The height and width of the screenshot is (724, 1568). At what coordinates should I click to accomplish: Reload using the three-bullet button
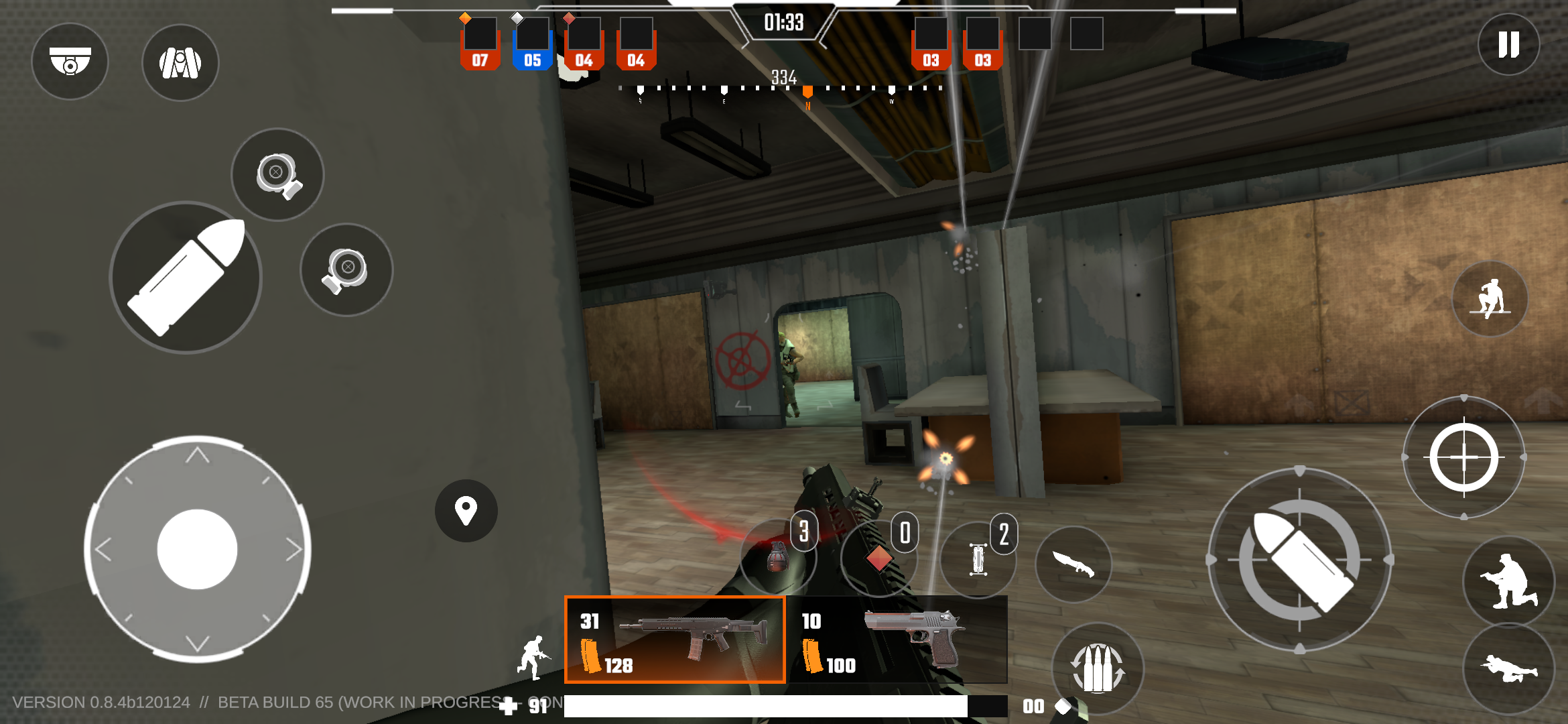pyautogui.click(x=1098, y=668)
